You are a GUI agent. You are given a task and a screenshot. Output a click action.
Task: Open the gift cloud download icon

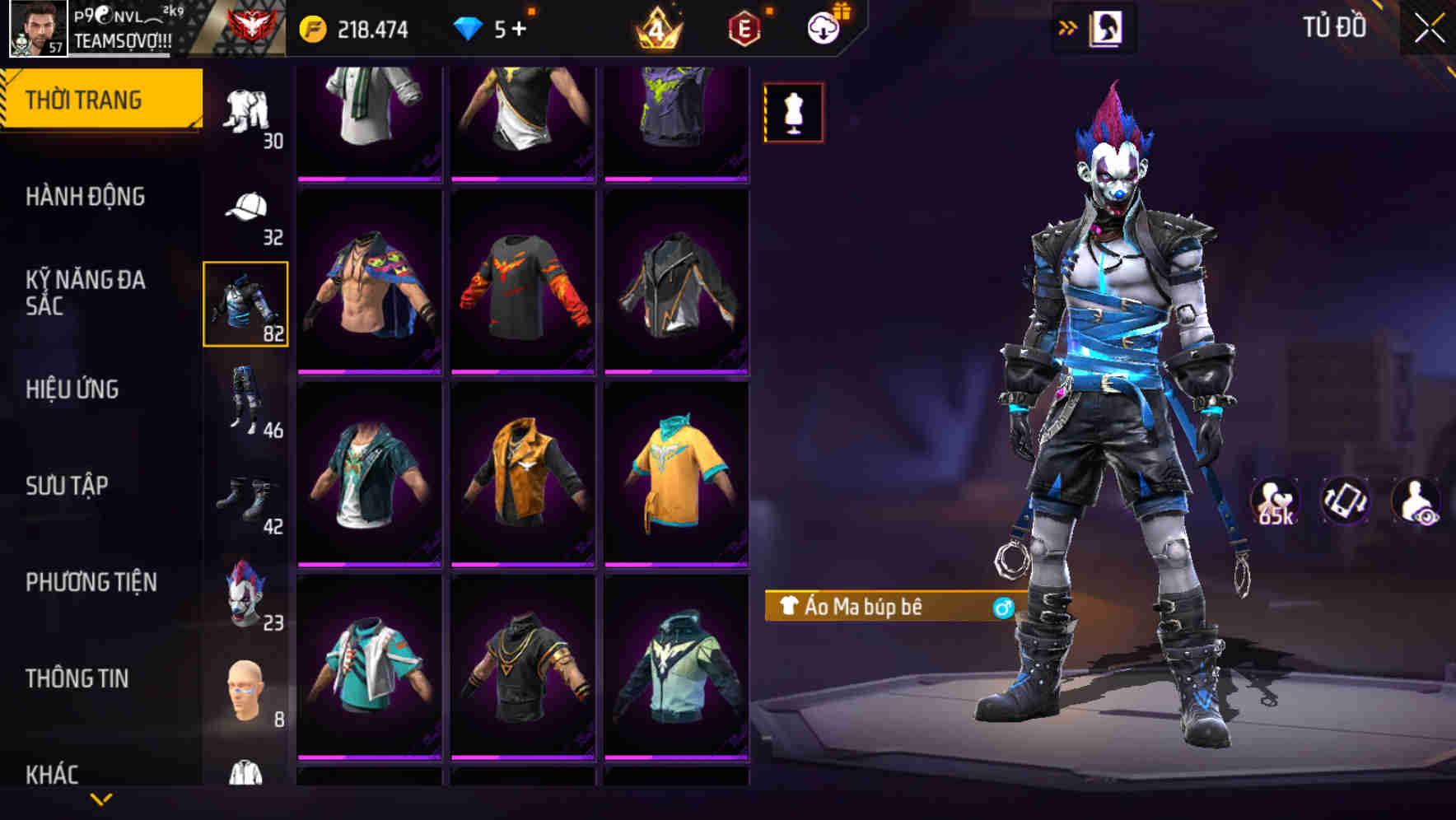[822, 26]
